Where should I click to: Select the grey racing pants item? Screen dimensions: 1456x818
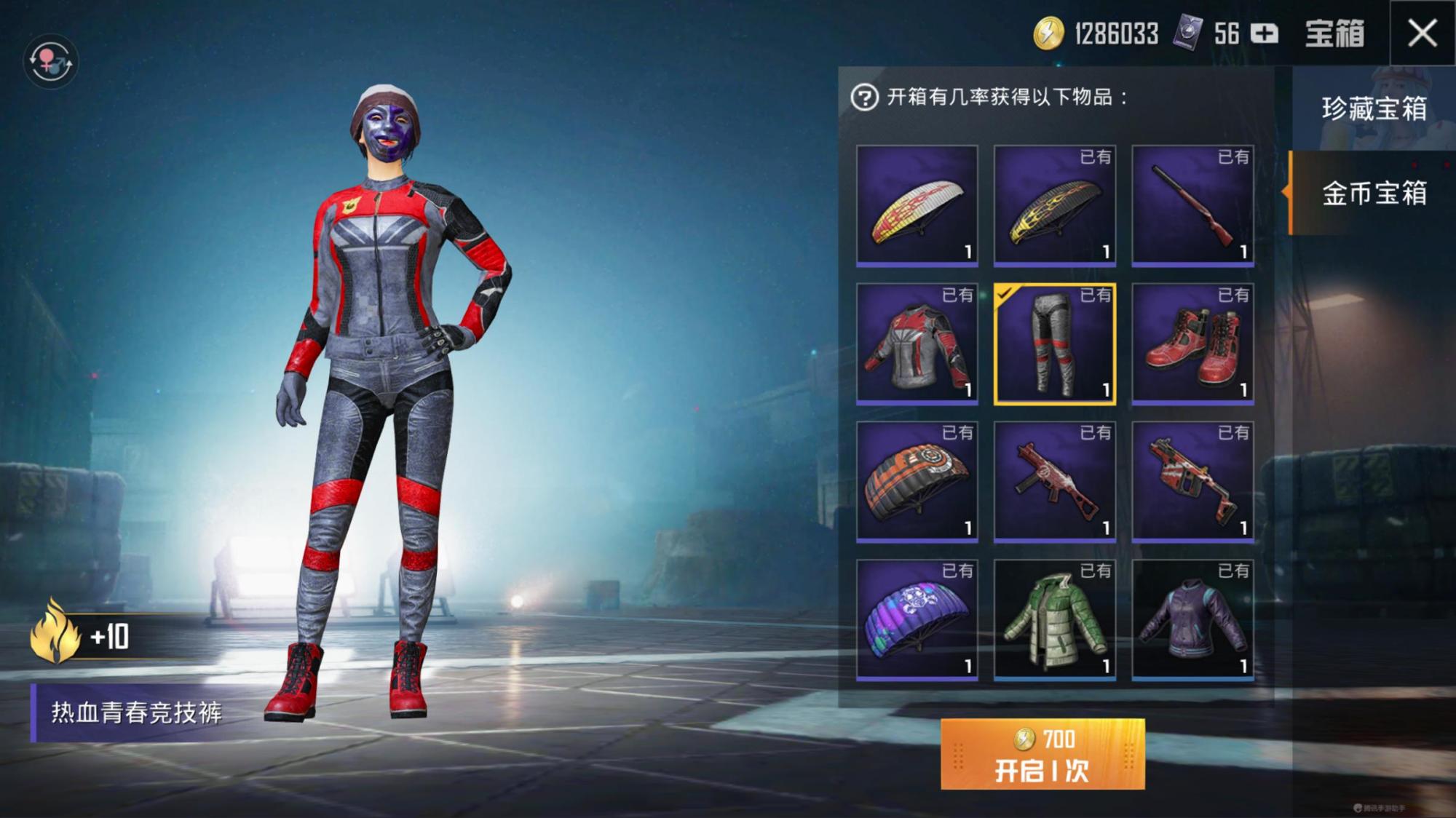point(1055,343)
